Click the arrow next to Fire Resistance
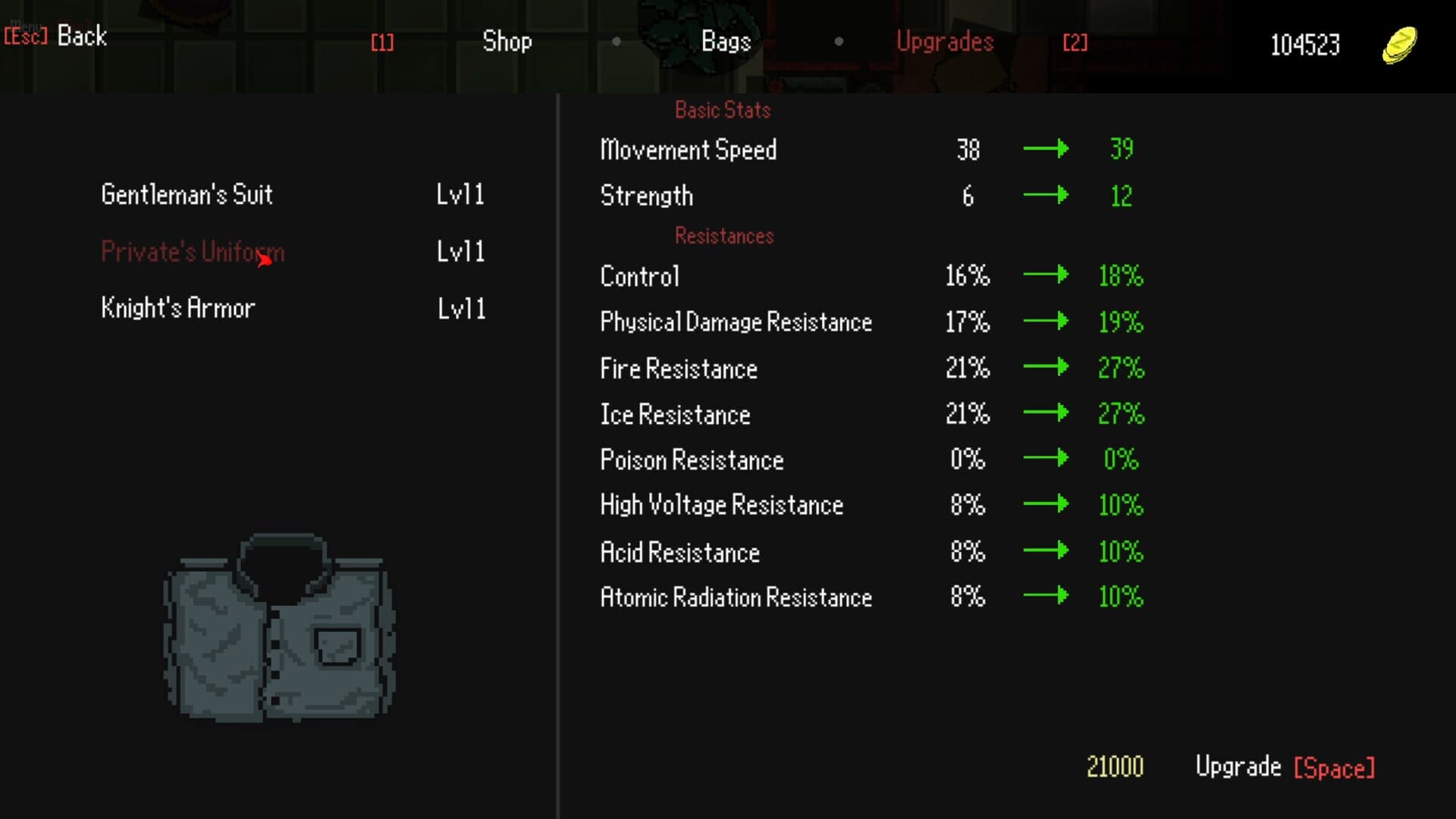This screenshot has width=1456, height=819. click(x=1047, y=368)
